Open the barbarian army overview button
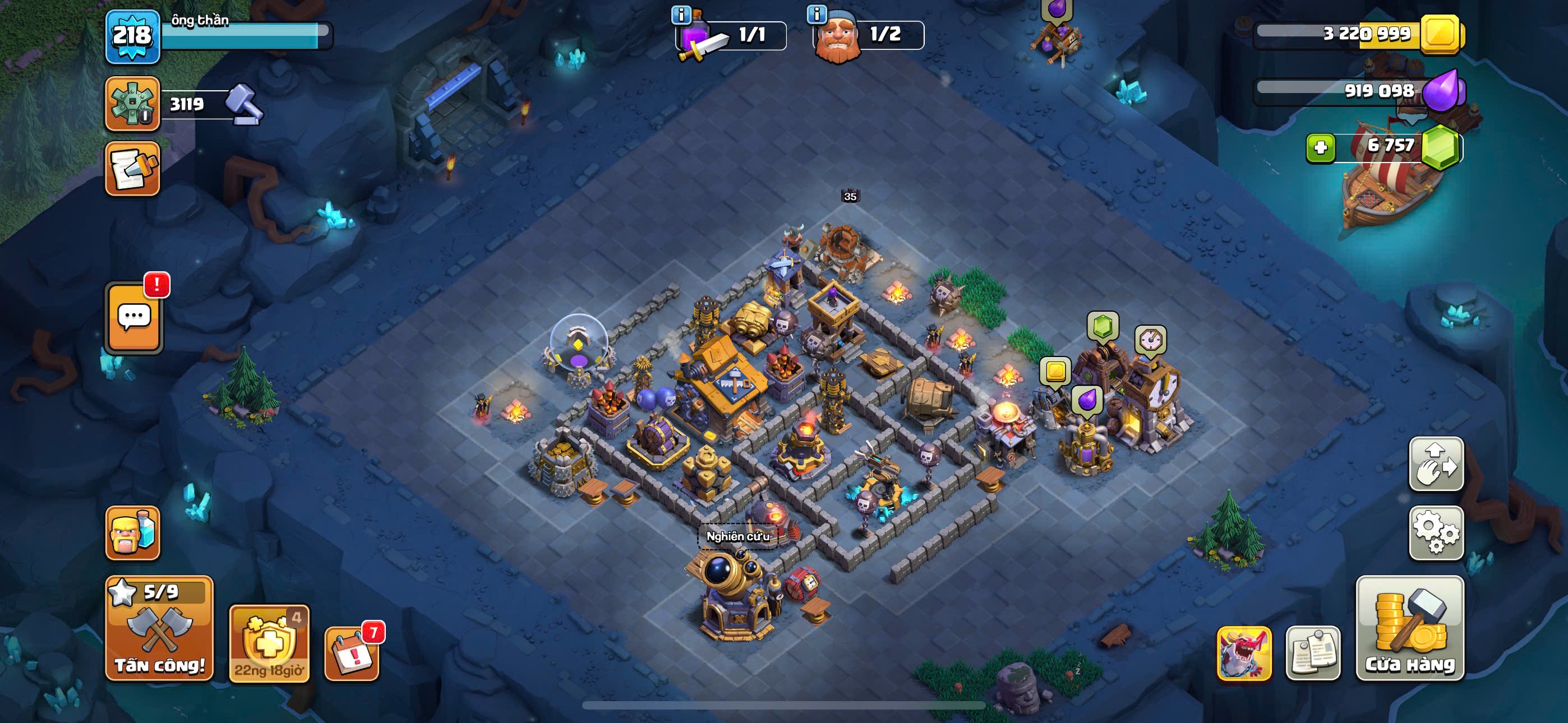 133,533
